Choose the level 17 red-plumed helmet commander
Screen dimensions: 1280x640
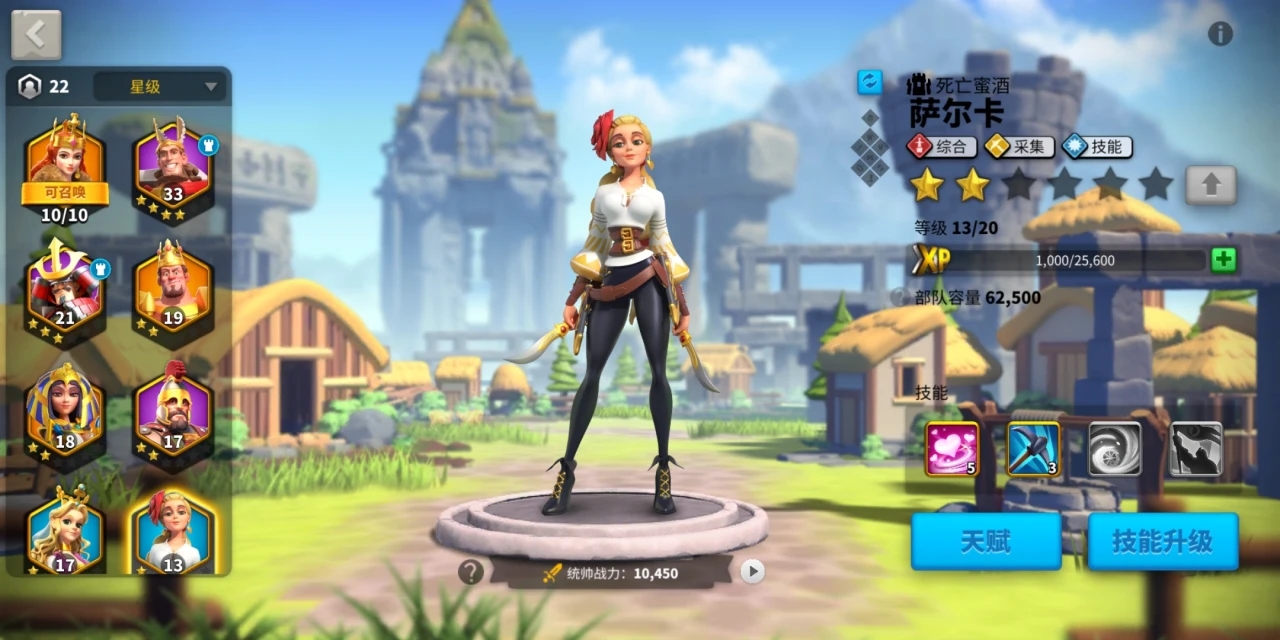coord(173,413)
